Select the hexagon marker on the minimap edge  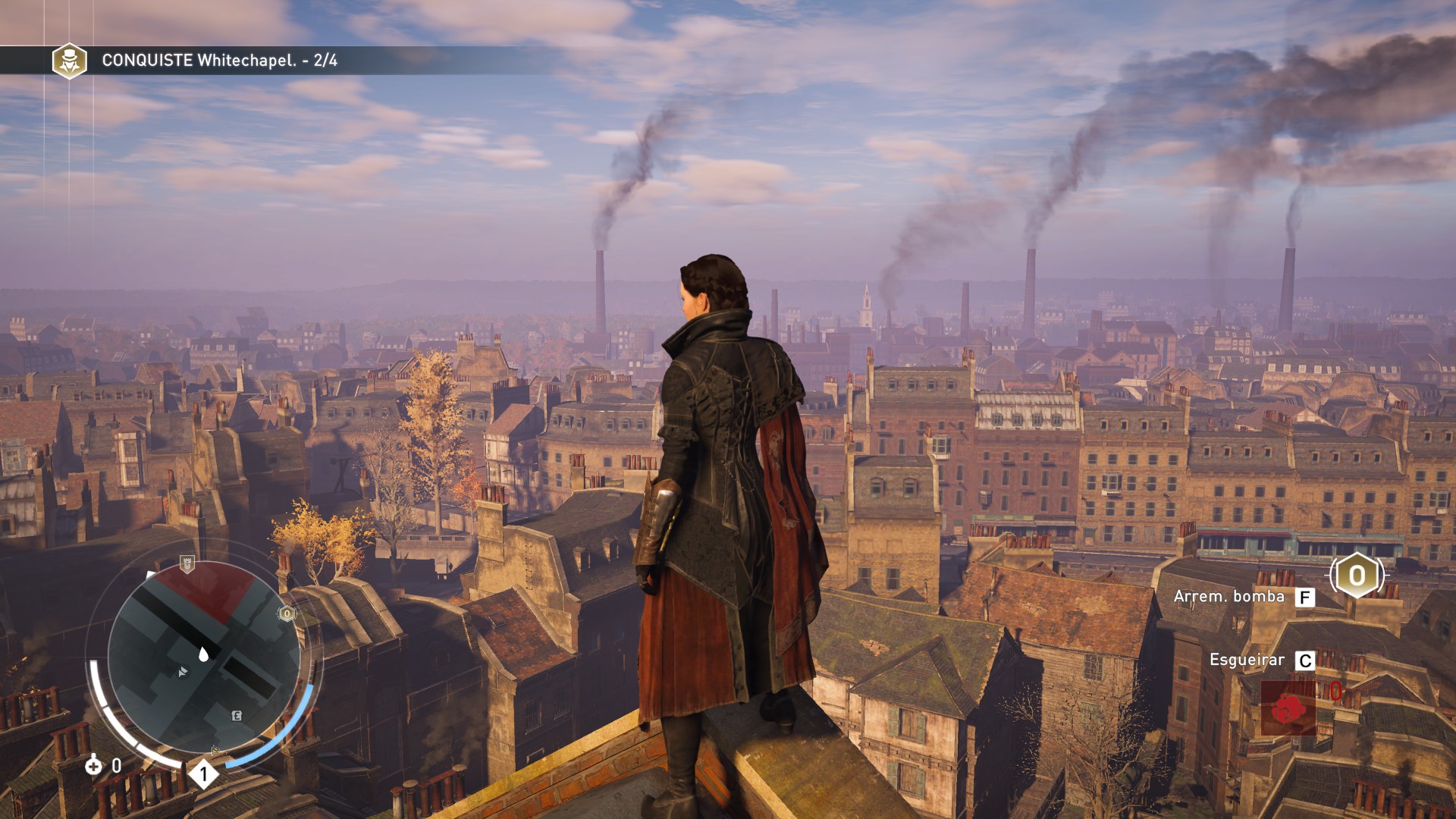click(x=287, y=613)
